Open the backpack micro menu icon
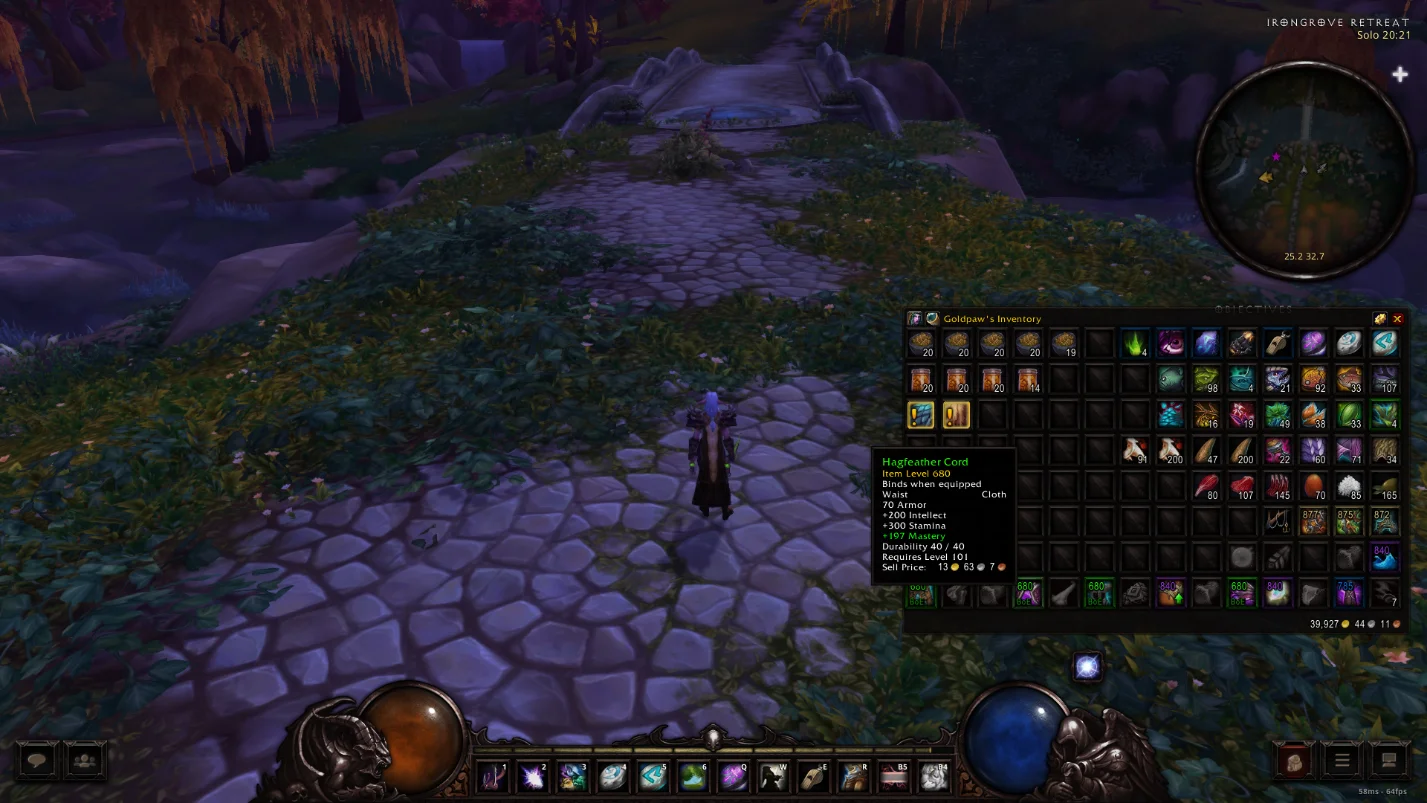 coord(1295,760)
